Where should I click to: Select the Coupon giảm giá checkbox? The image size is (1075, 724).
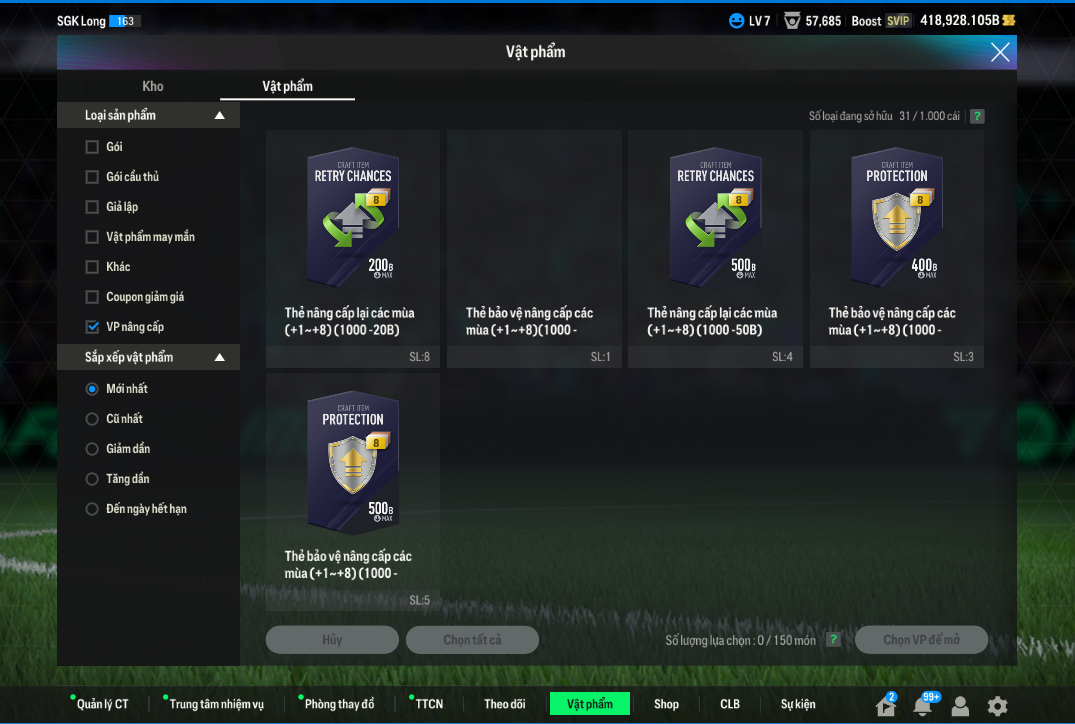(92, 297)
